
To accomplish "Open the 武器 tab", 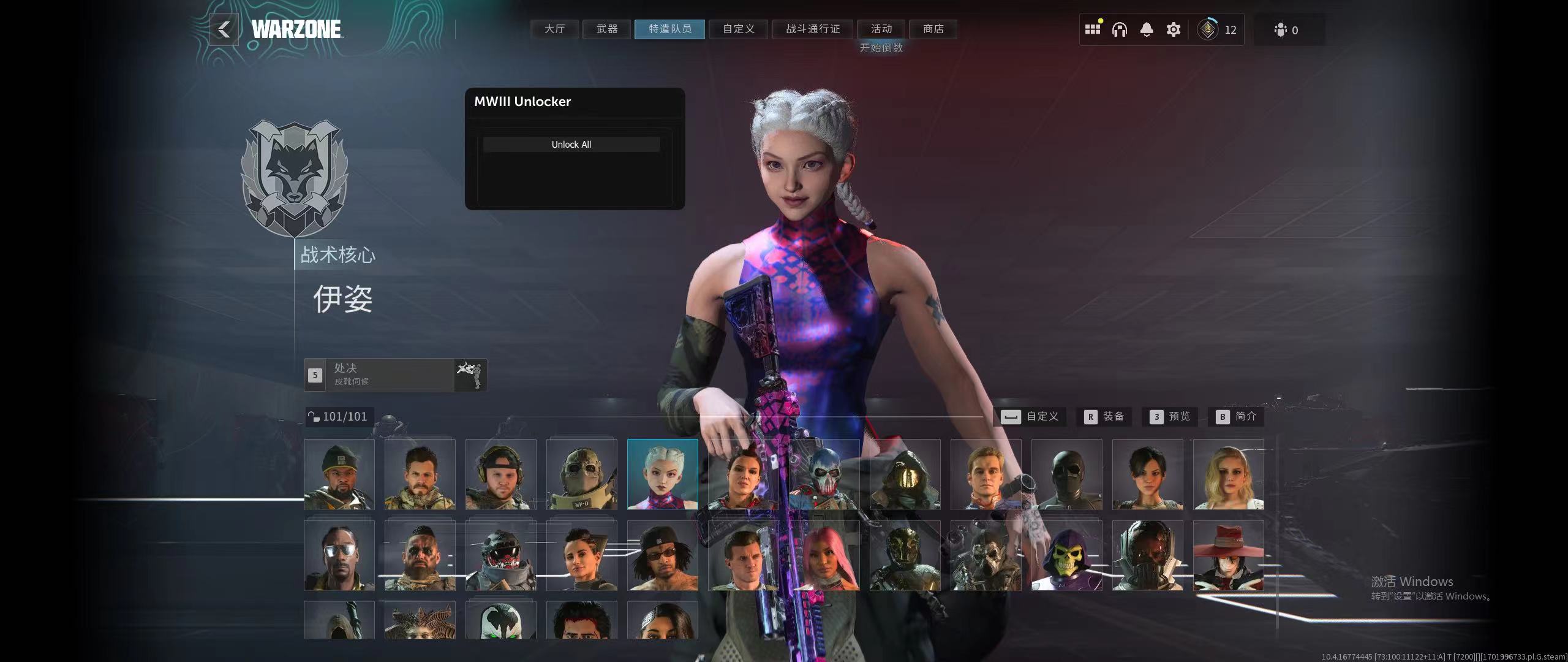I will click(x=607, y=29).
